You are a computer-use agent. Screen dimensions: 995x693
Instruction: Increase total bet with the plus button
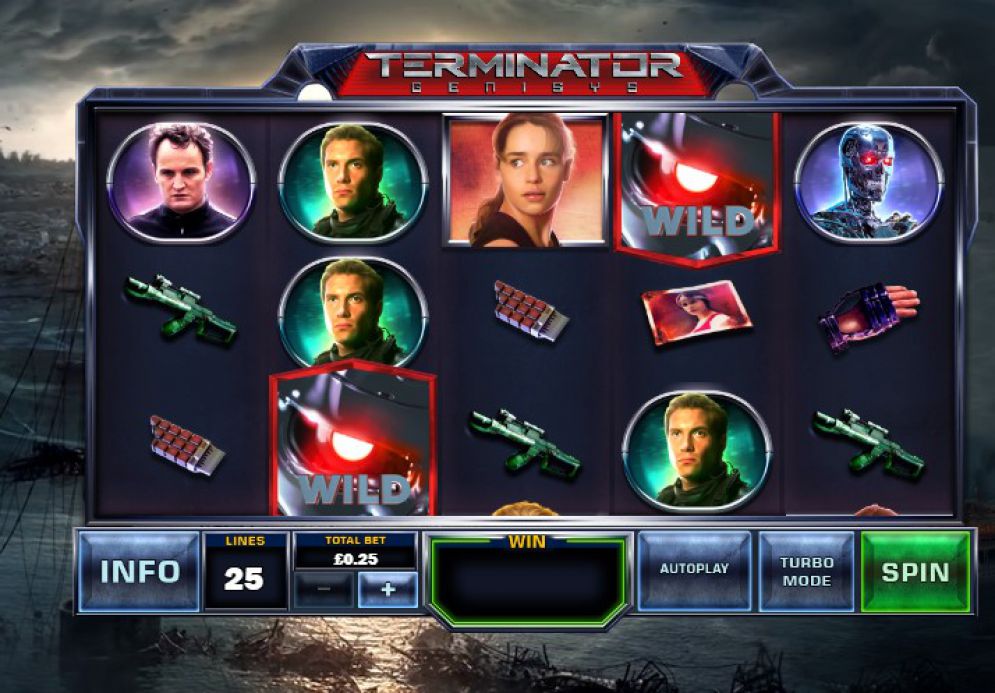(x=387, y=590)
